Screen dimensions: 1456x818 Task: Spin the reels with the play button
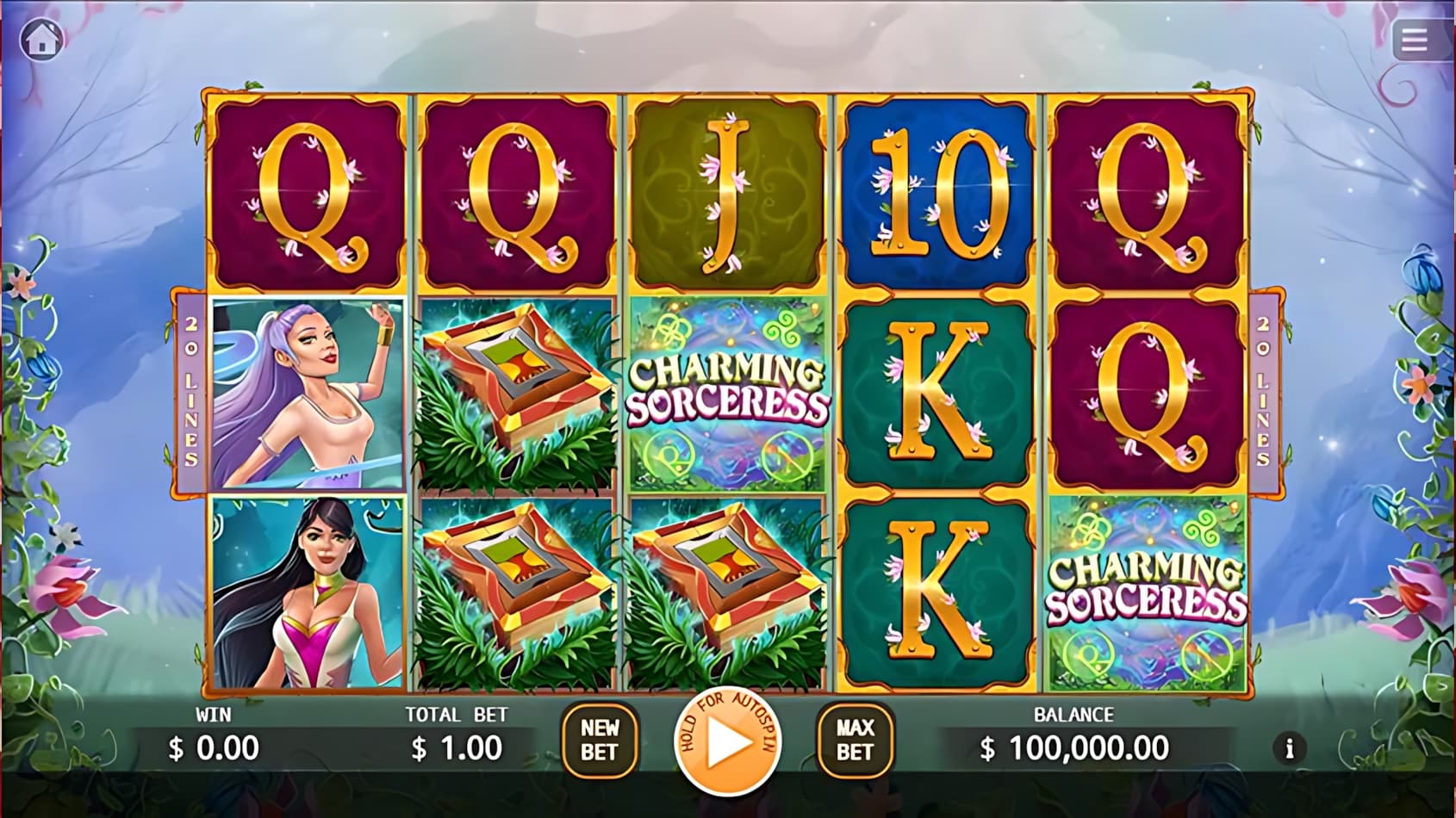728,743
